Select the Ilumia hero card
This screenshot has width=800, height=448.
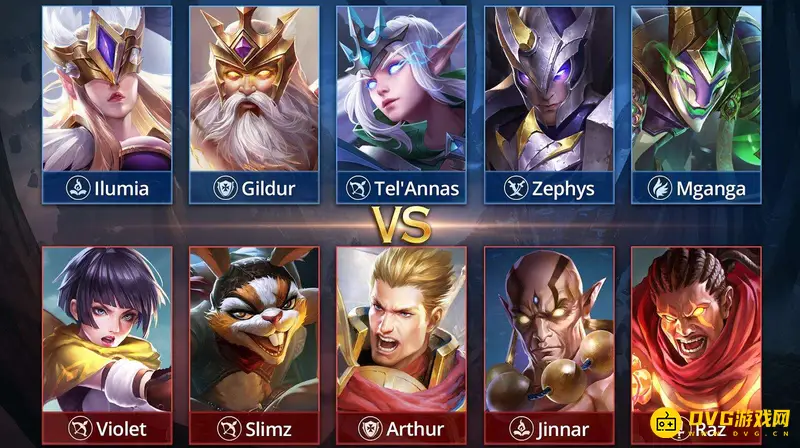click(x=106, y=102)
